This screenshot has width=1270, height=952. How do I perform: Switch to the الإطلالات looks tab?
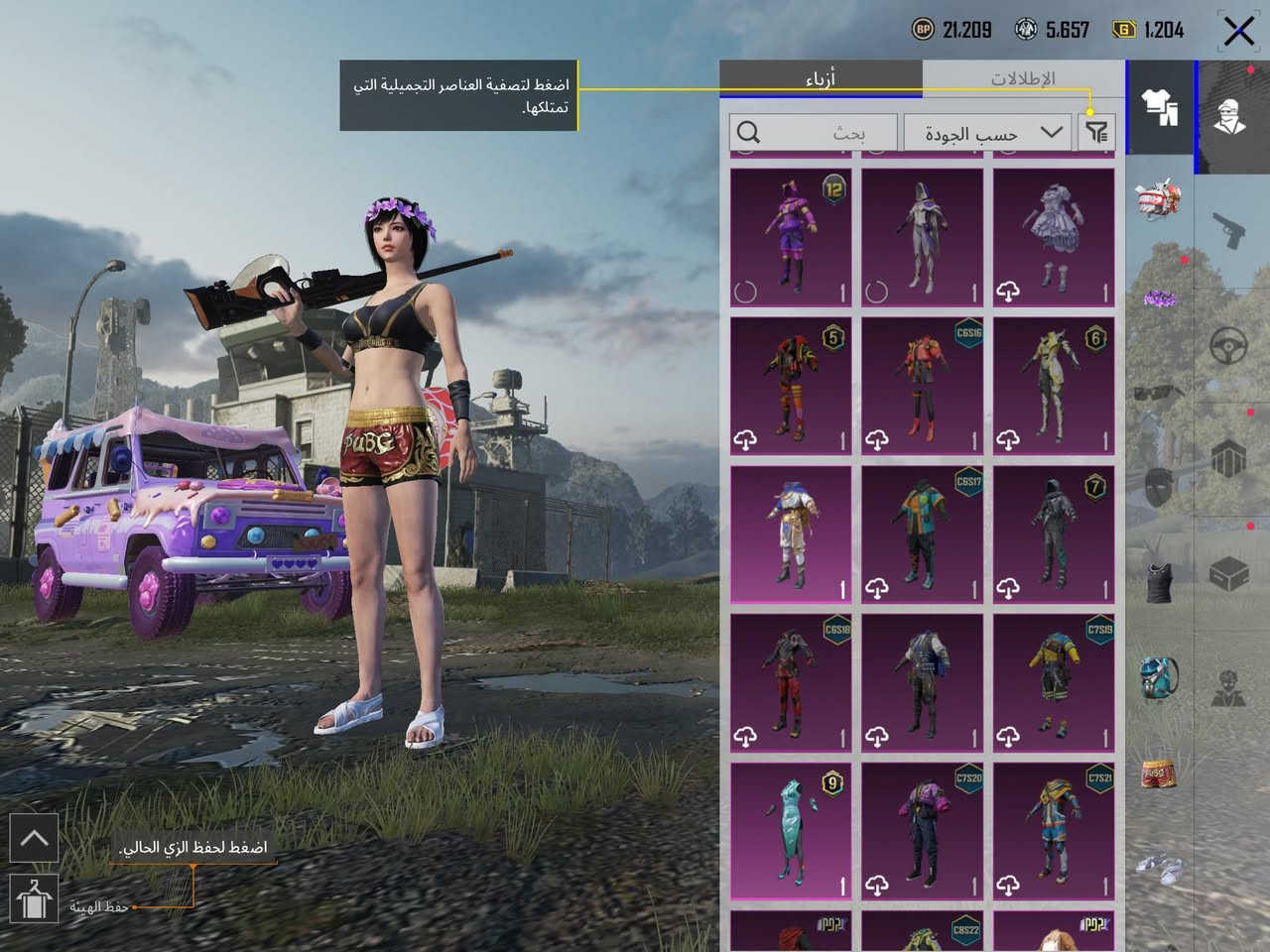(1023, 78)
